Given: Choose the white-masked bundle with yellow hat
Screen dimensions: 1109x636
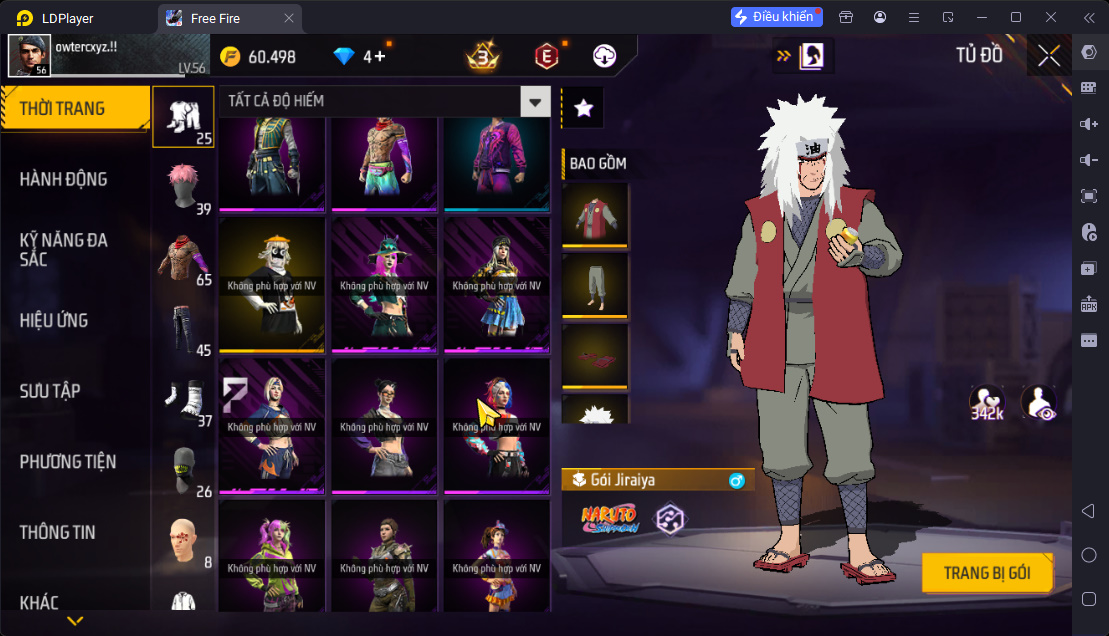Looking at the screenshot, I should [x=273, y=285].
